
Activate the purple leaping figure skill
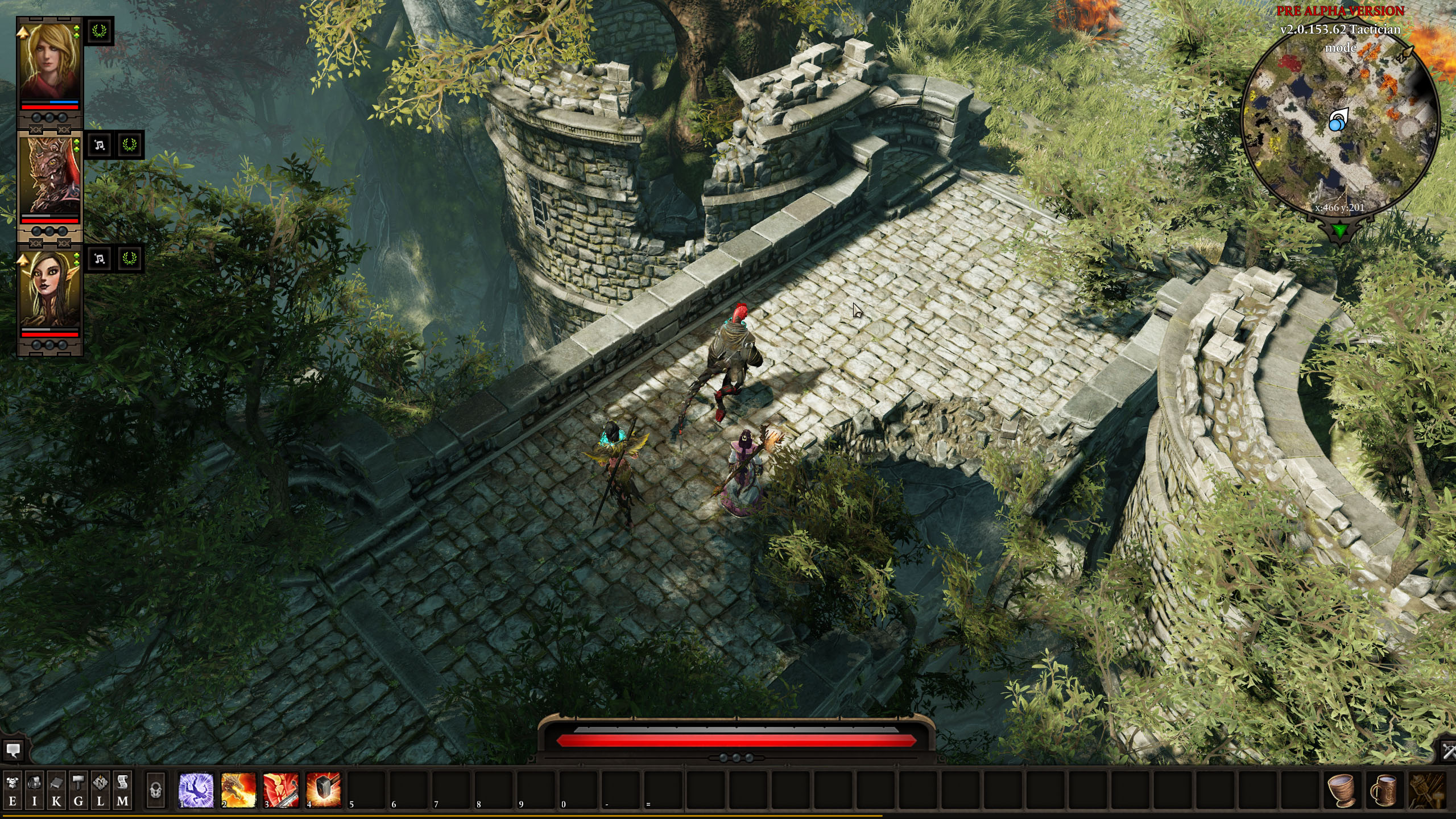point(196,790)
